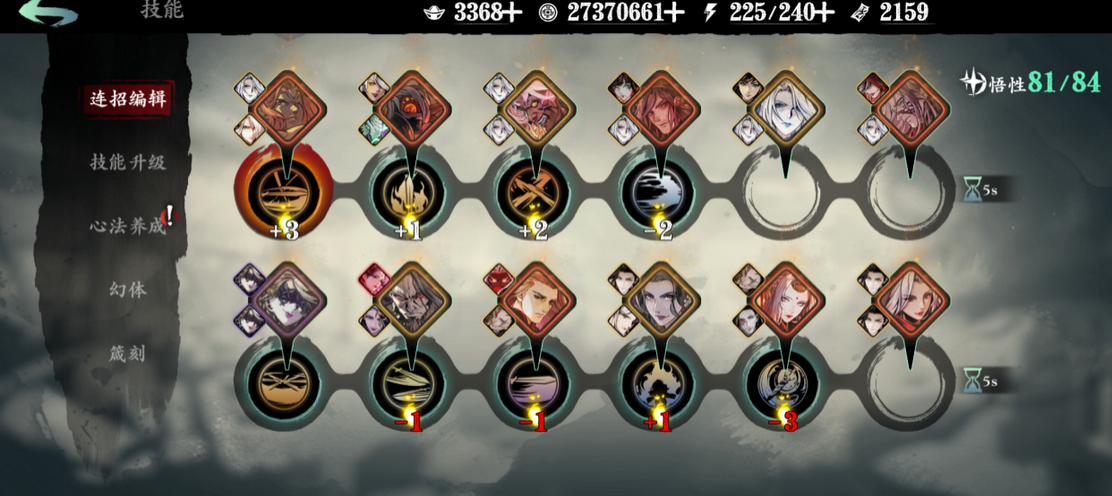
Task: Click the plus beside 27370661 coins
Action: pyautogui.click(x=675, y=12)
